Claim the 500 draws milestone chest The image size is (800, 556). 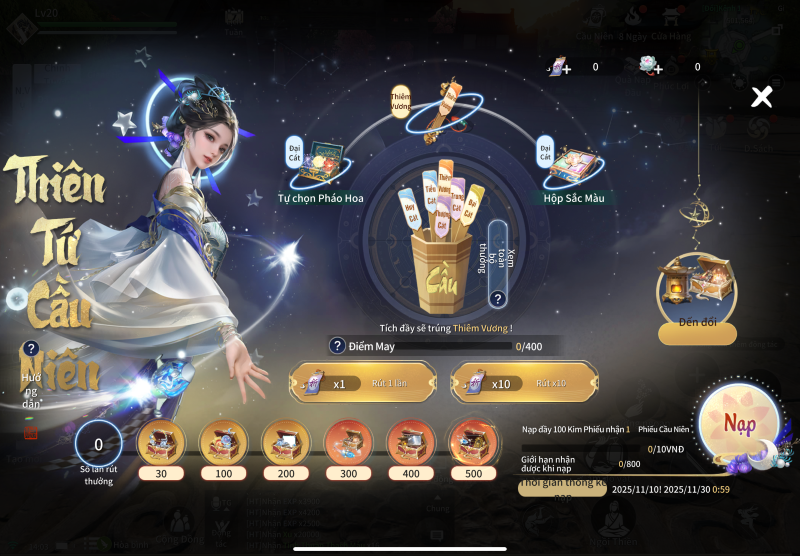473,441
